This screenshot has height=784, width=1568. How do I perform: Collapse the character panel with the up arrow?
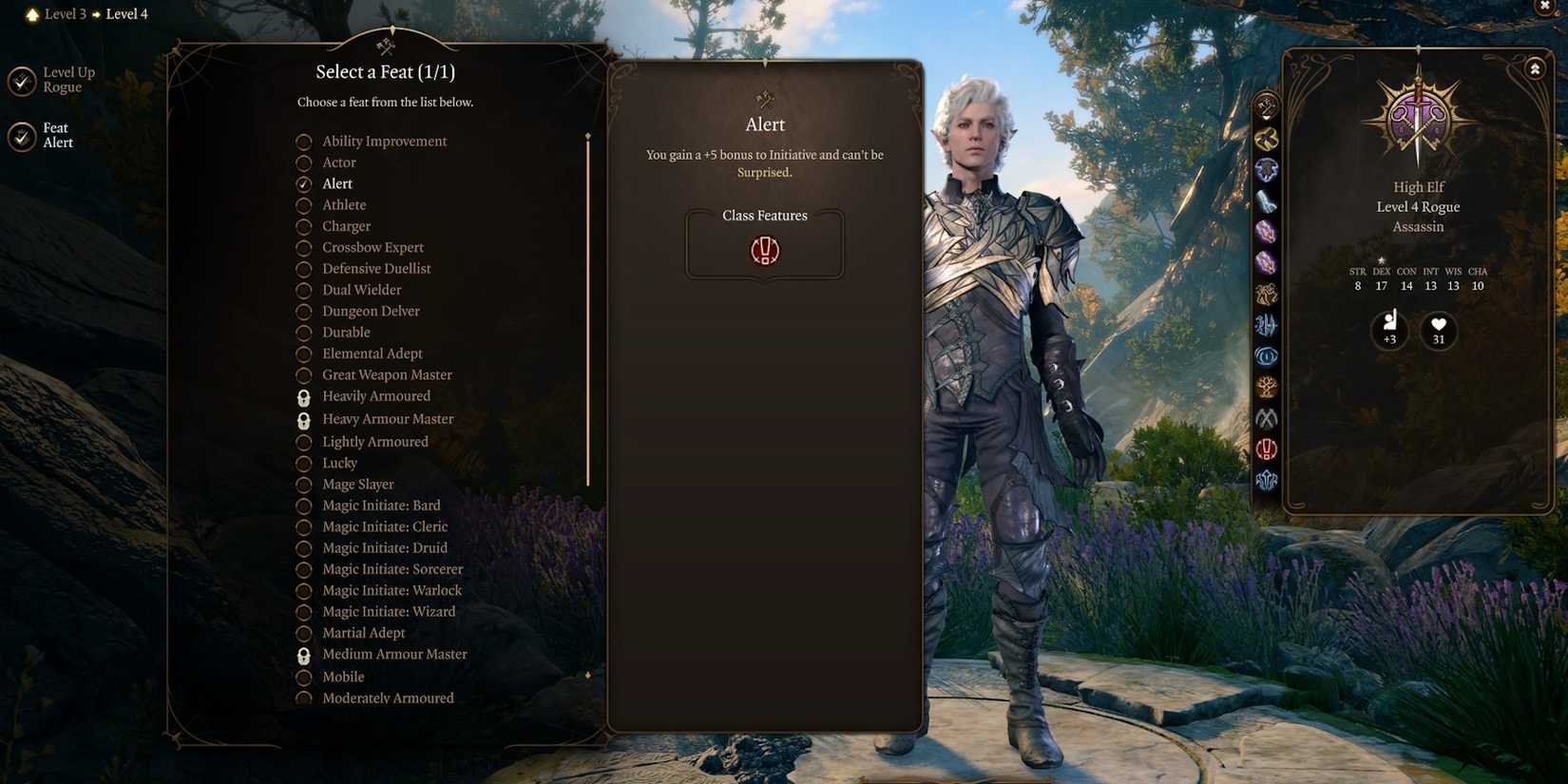(x=1536, y=68)
